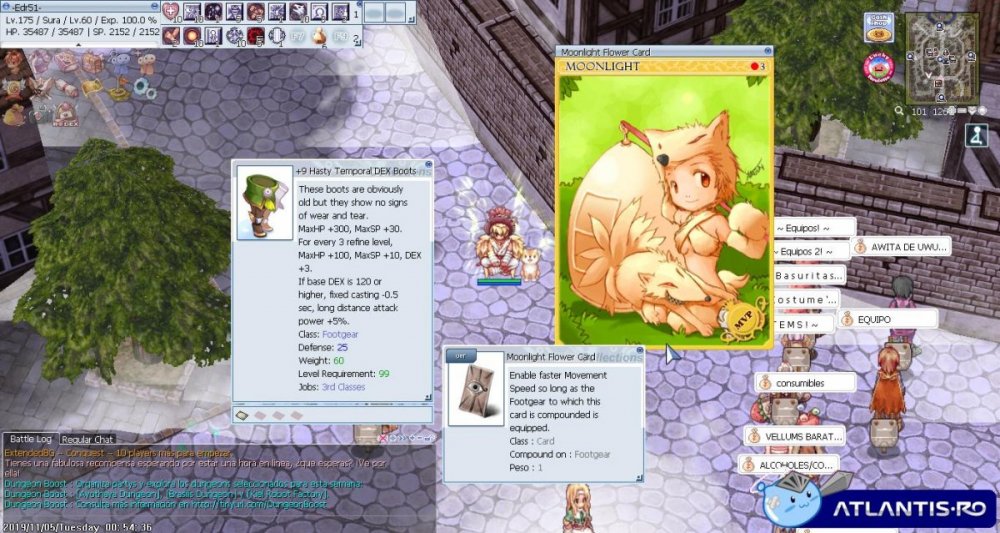The height and width of the screenshot is (533, 1000).
Task: Click the Lucky Roulette round icon
Action: point(879,67)
